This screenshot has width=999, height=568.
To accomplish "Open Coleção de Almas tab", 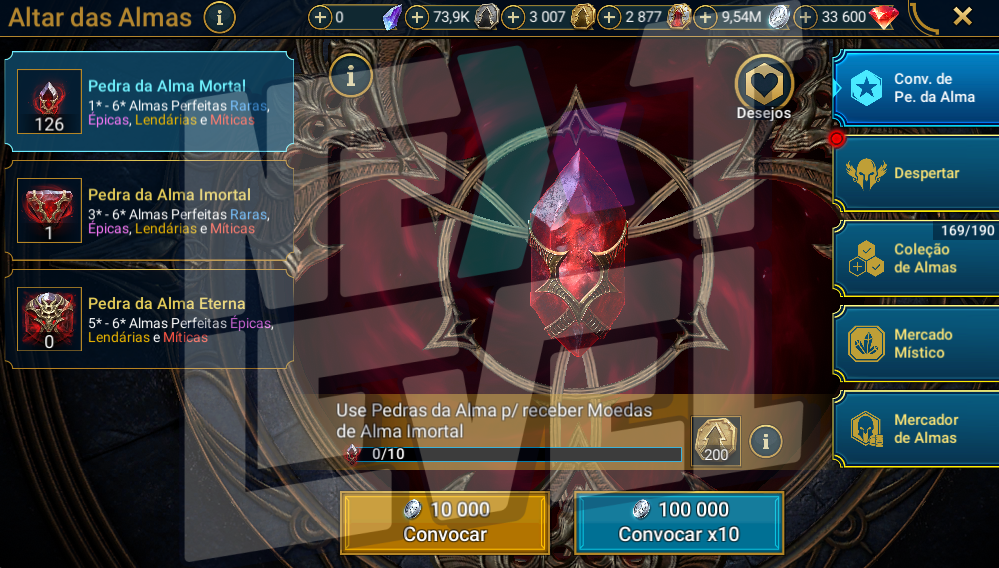I will coord(916,259).
